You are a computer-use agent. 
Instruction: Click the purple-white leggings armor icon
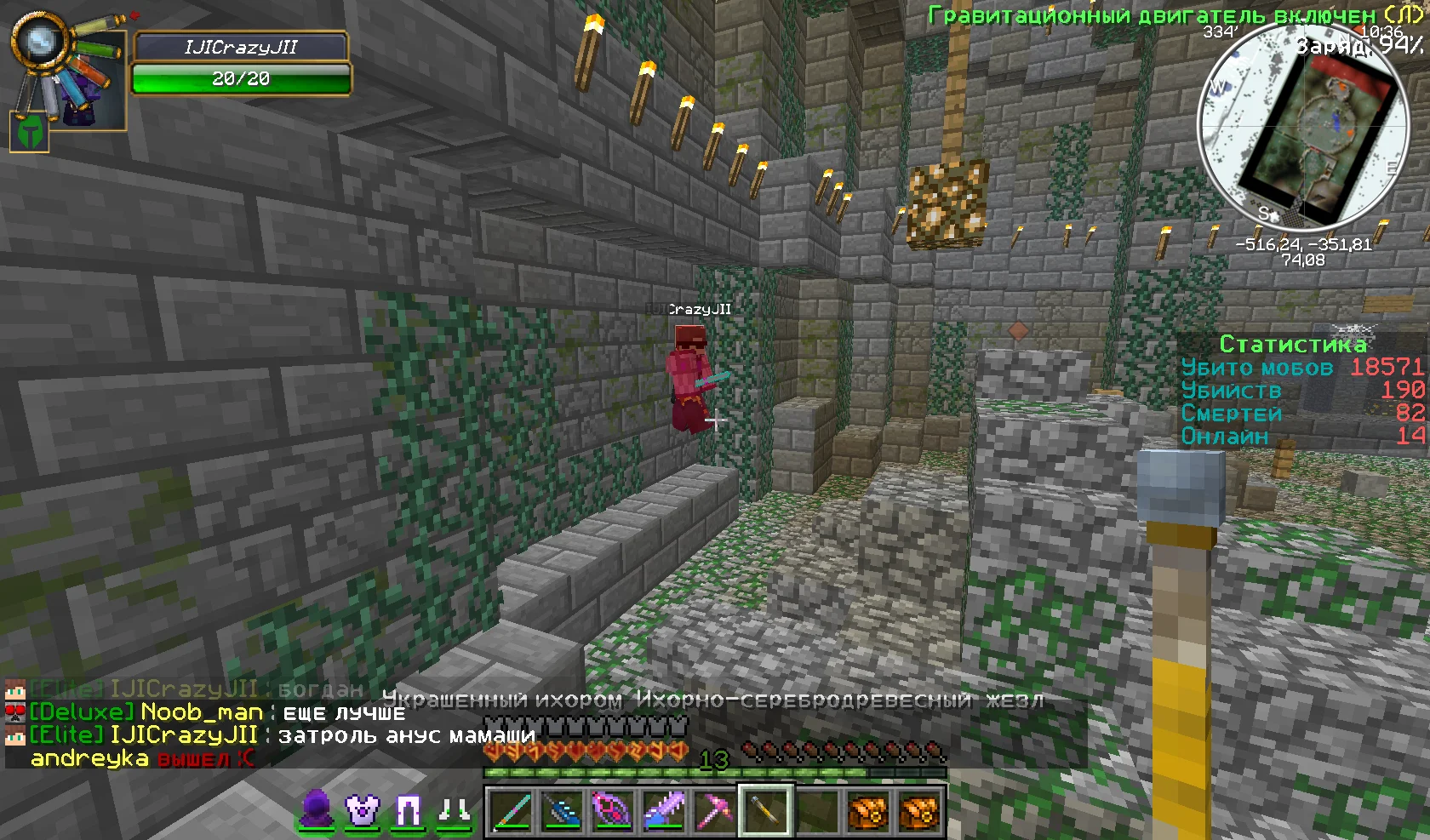click(408, 810)
